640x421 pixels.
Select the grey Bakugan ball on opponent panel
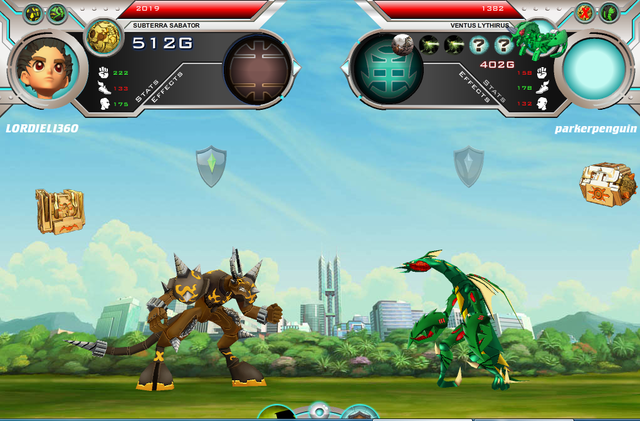point(403,44)
